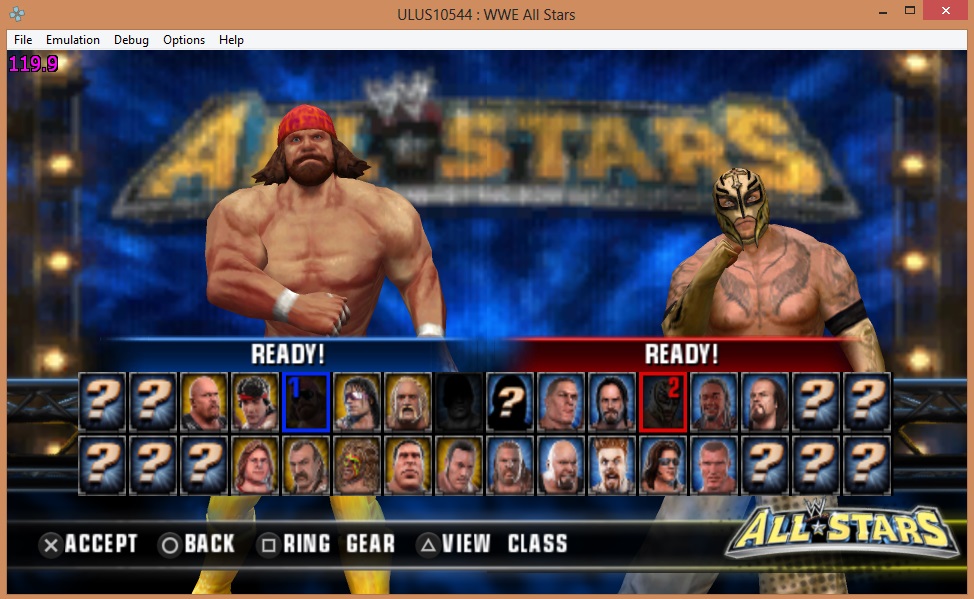Open the Options menu
The width and height of the screenshot is (974, 599).
click(x=184, y=40)
